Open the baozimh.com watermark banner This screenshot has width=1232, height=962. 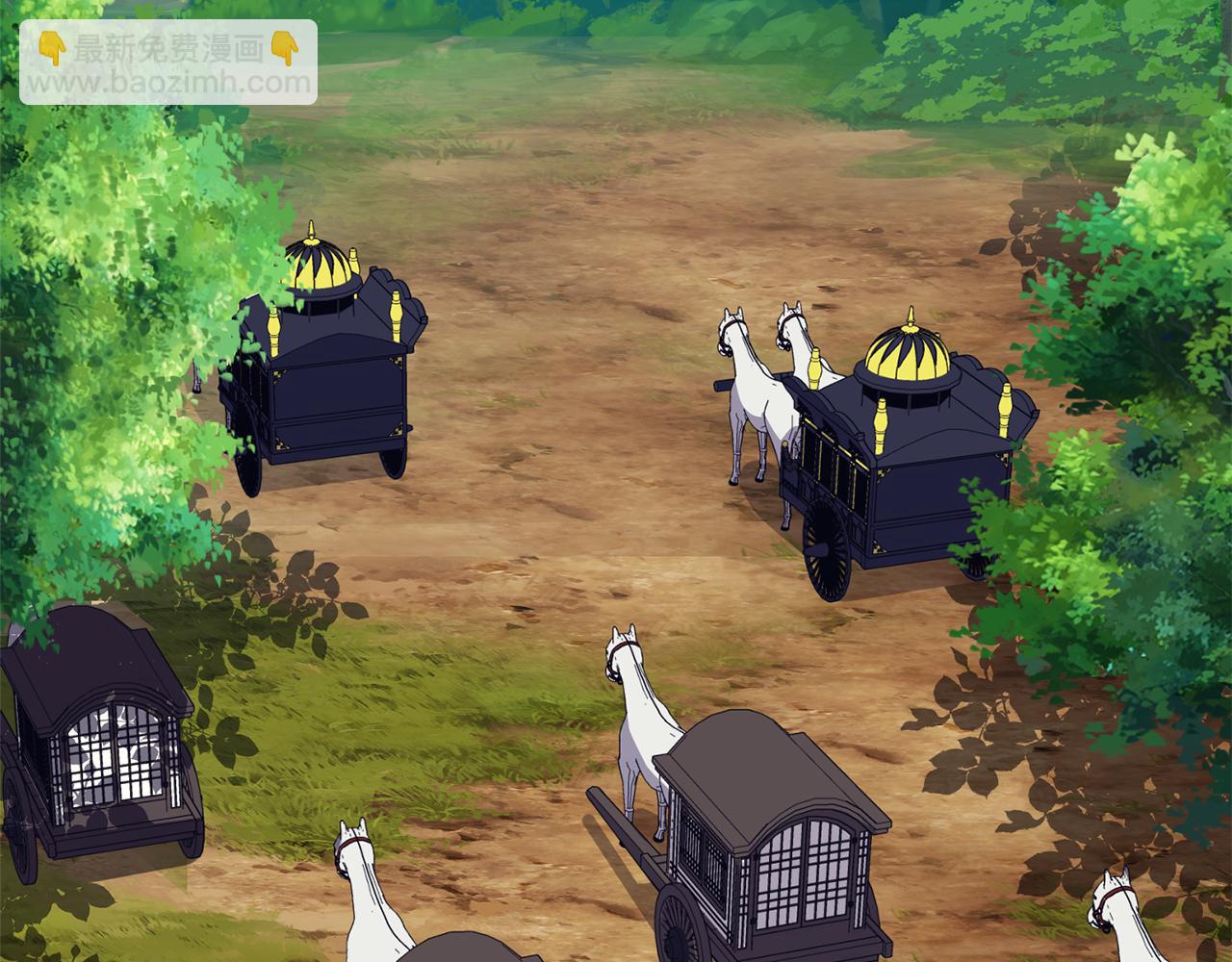click(x=168, y=63)
